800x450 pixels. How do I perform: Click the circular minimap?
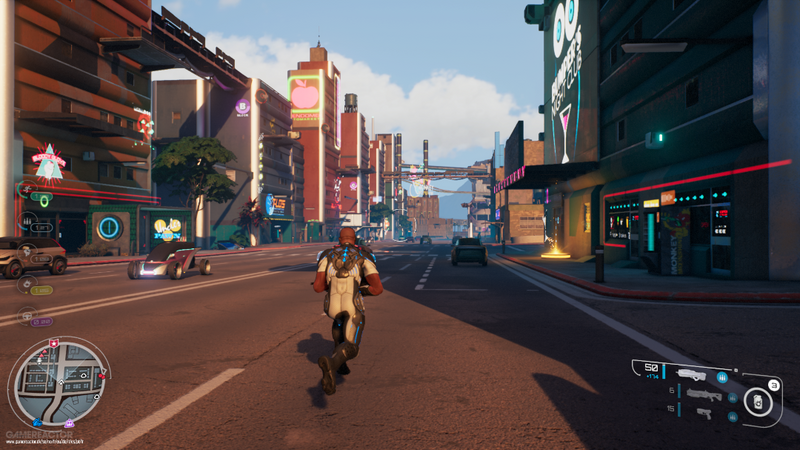tap(59, 381)
